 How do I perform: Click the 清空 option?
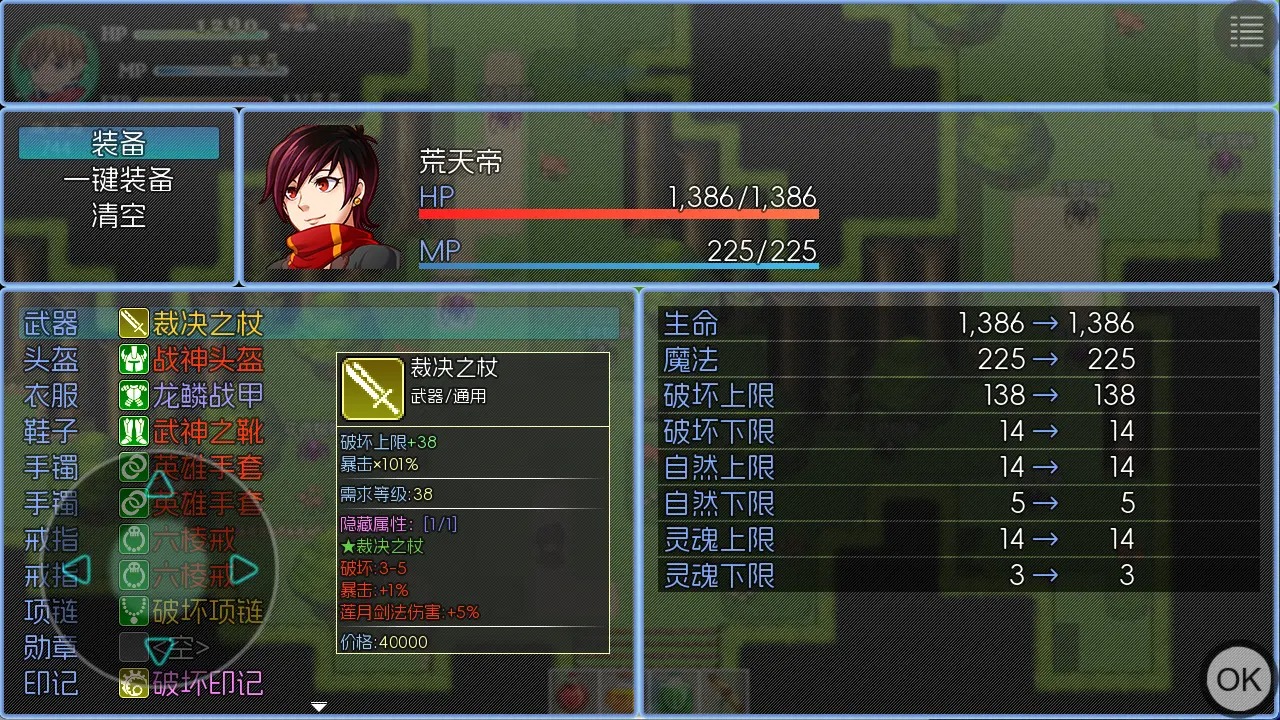[119, 216]
